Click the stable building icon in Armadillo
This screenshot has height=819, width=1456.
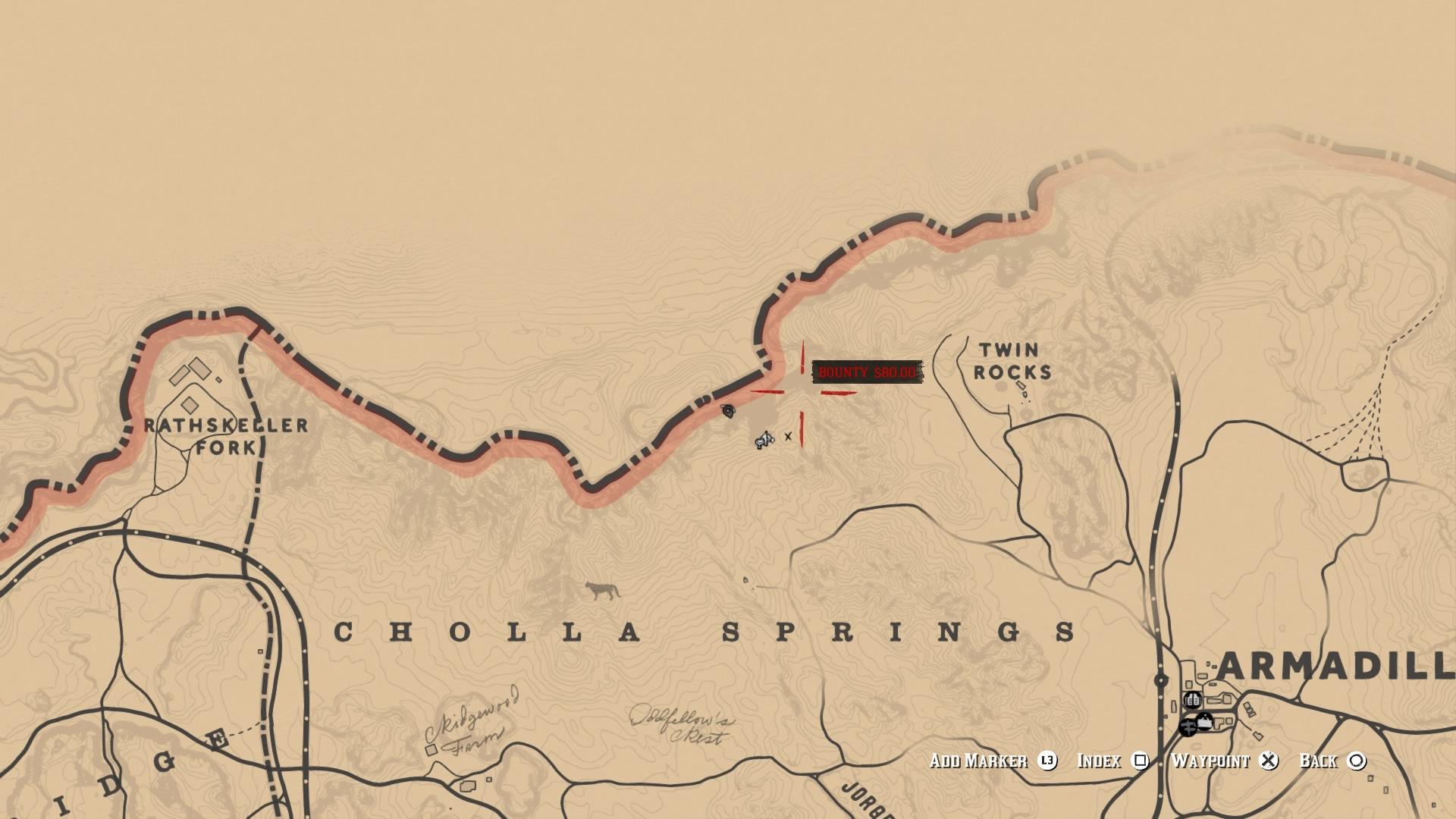1204,722
